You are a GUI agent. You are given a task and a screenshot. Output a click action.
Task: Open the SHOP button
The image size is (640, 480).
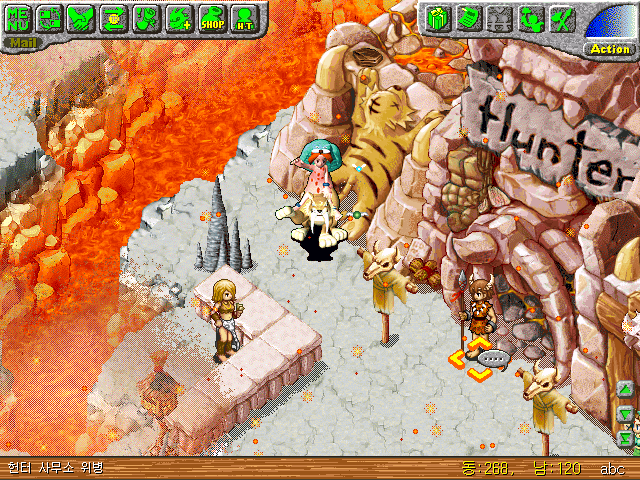(211, 18)
